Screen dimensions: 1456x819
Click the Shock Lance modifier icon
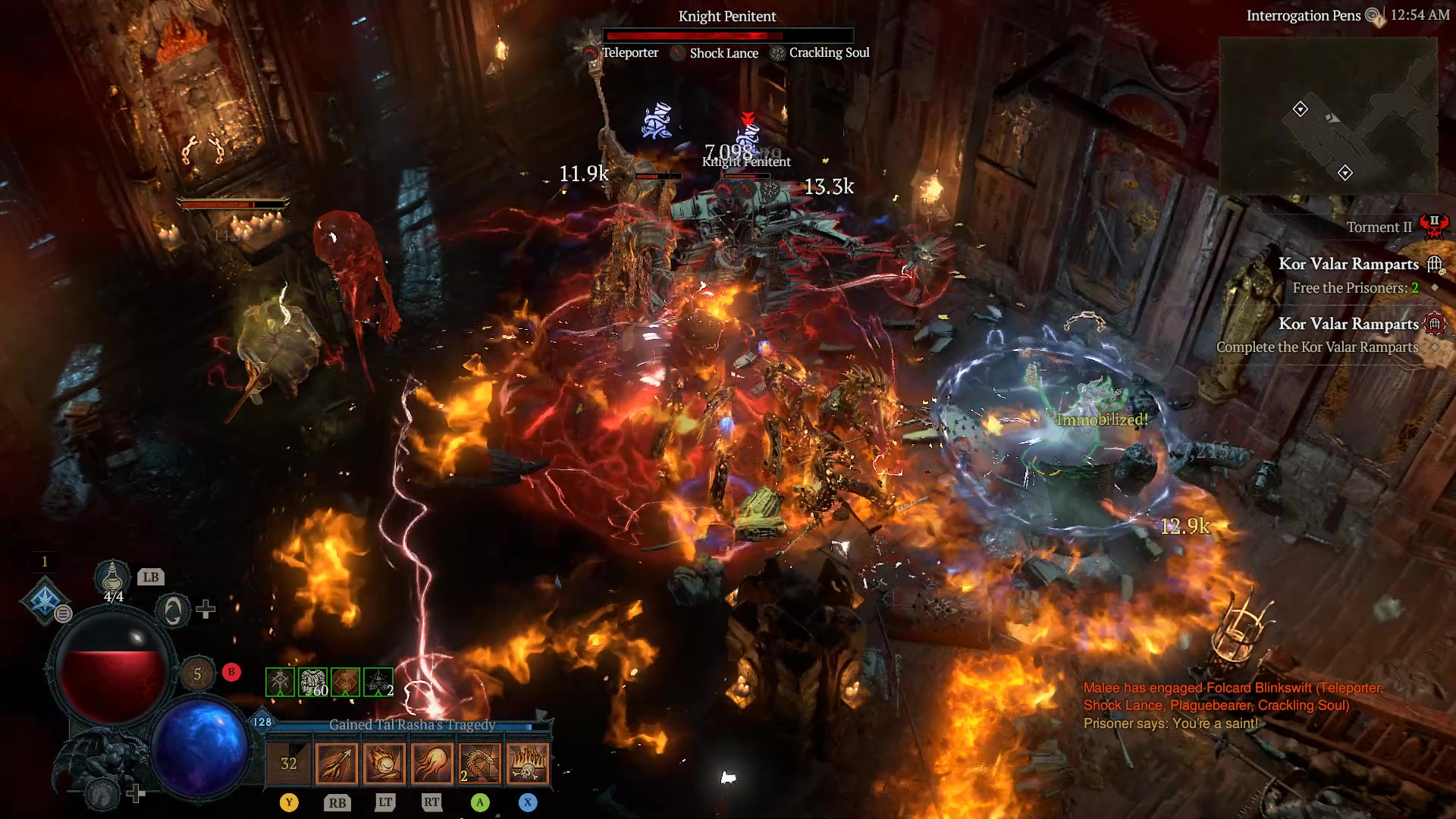[677, 53]
